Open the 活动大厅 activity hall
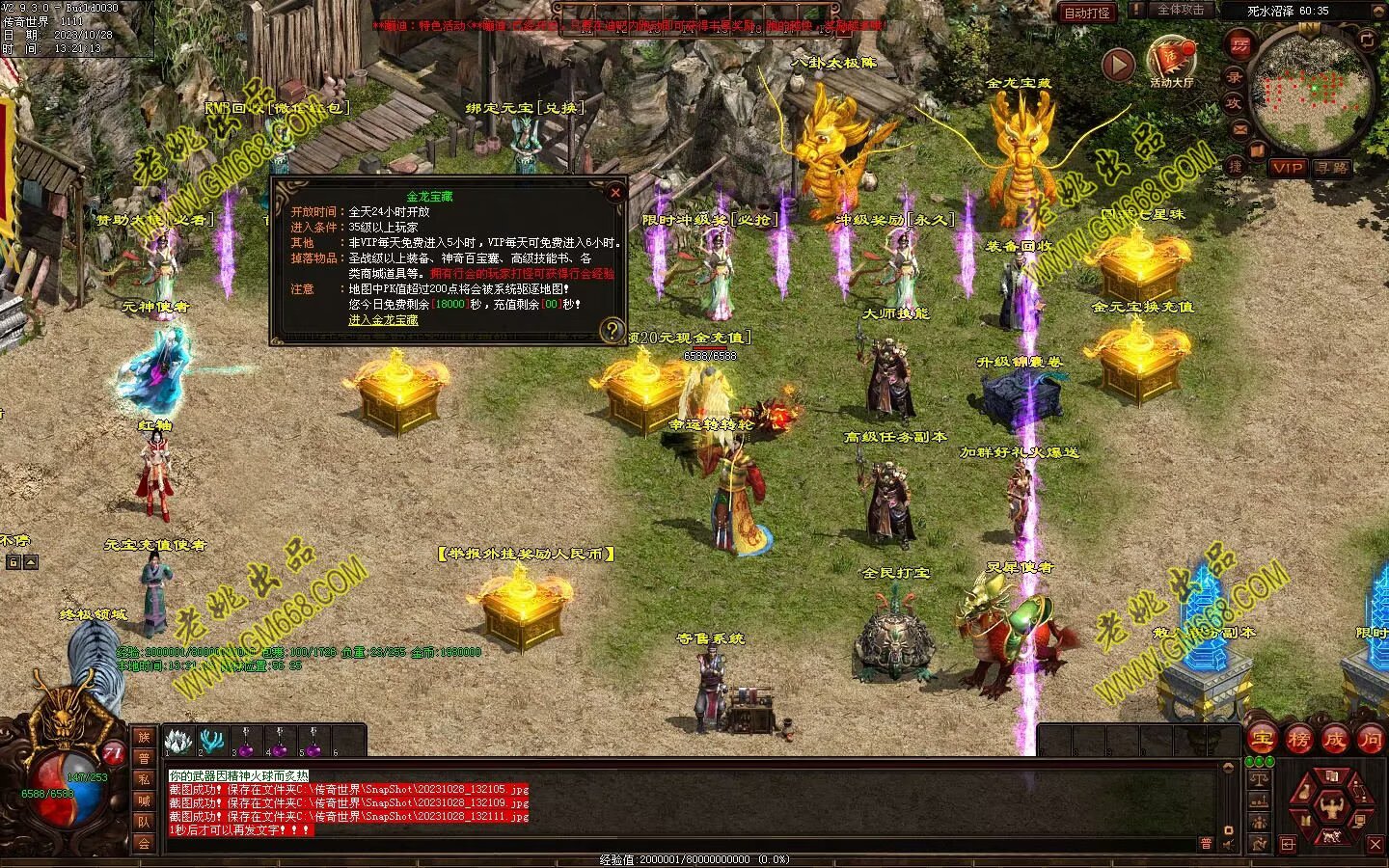This screenshot has height=868, width=1389. point(1171,60)
